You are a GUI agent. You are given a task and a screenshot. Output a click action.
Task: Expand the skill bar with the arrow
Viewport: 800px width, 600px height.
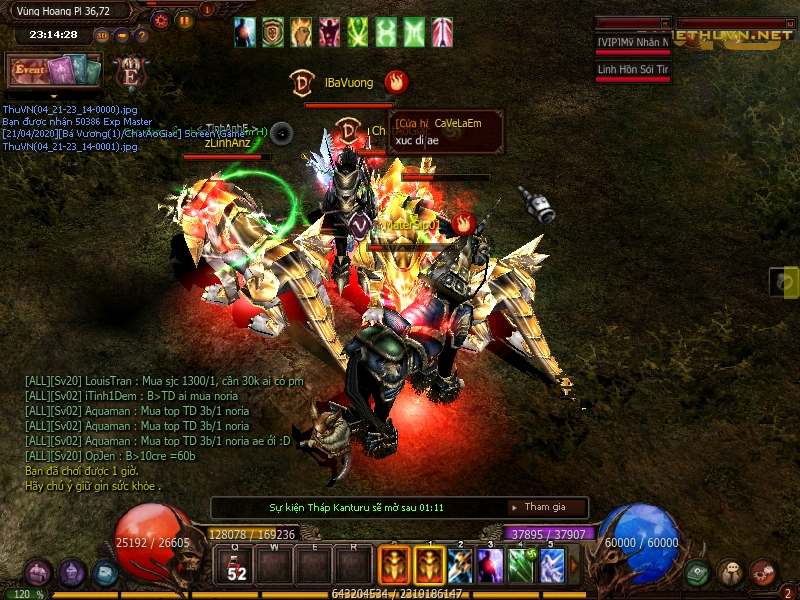point(574,565)
